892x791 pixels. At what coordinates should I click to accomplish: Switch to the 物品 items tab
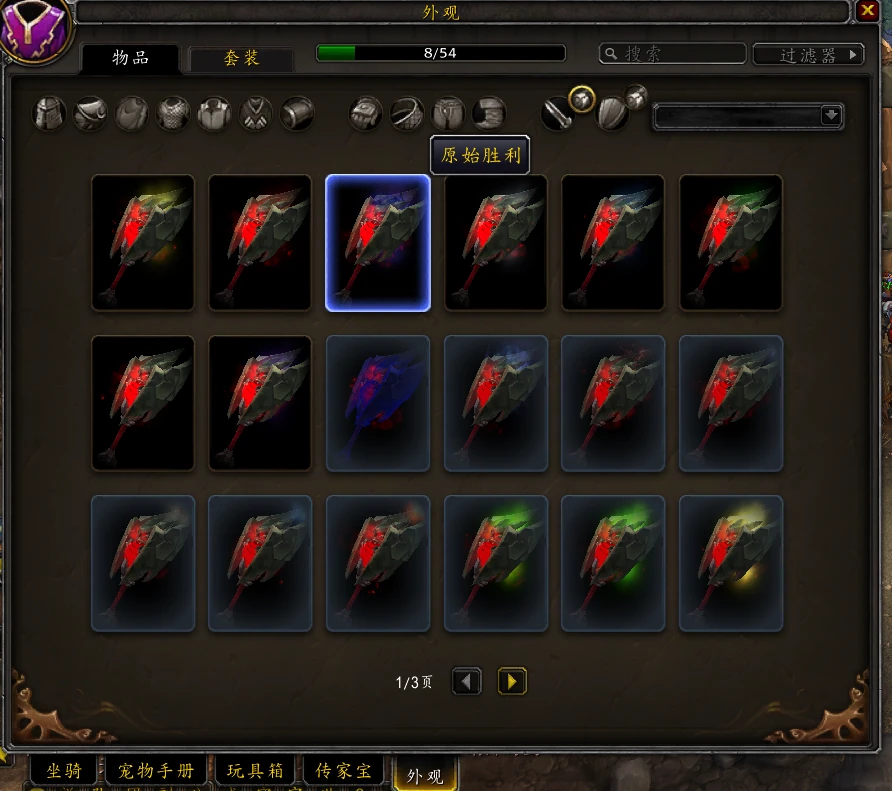tap(129, 57)
